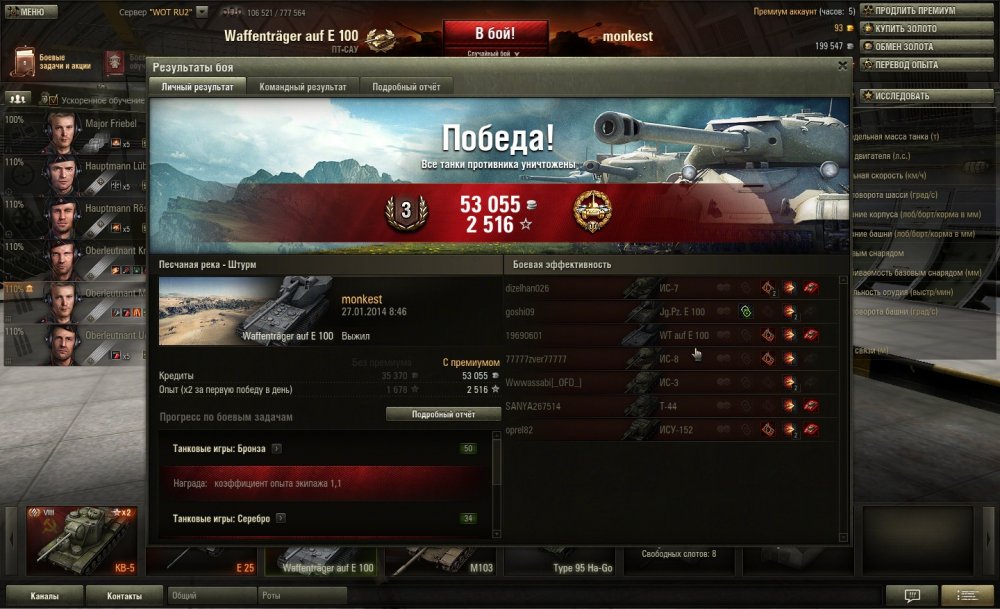The width and height of the screenshot is (1000, 609).
Task: Extend premium with Продлить премиум
Action: click(x=912, y=10)
